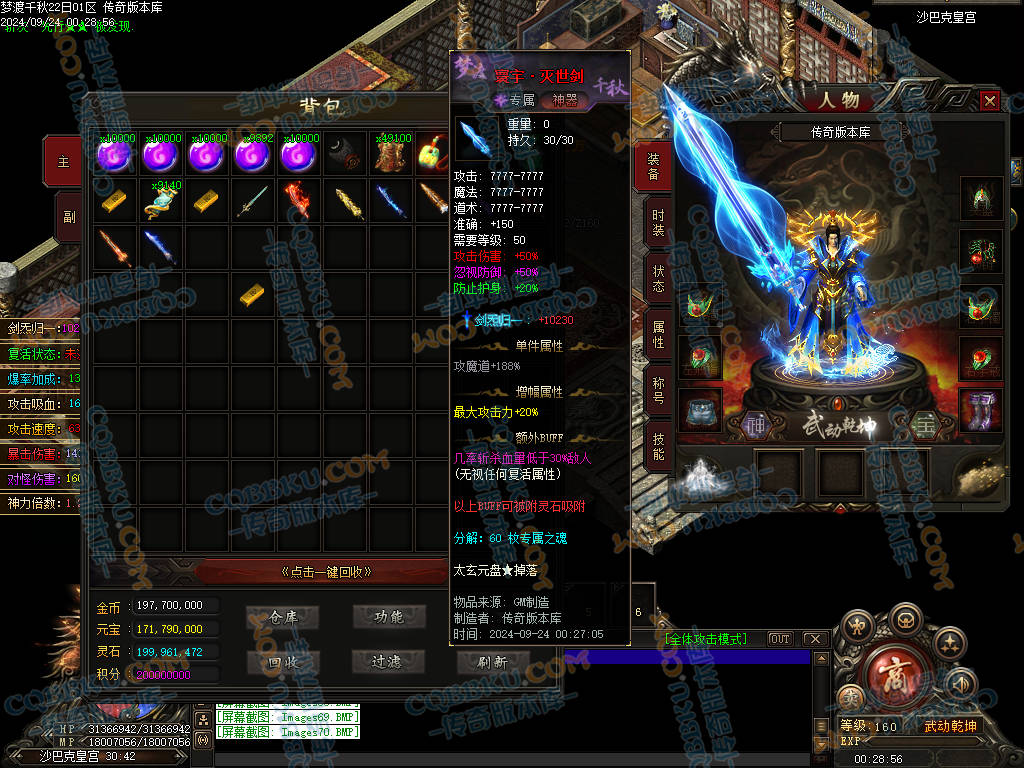Click the 回收 recycle button
The height and width of the screenshot is (768, 1024).
pos(285,661)
